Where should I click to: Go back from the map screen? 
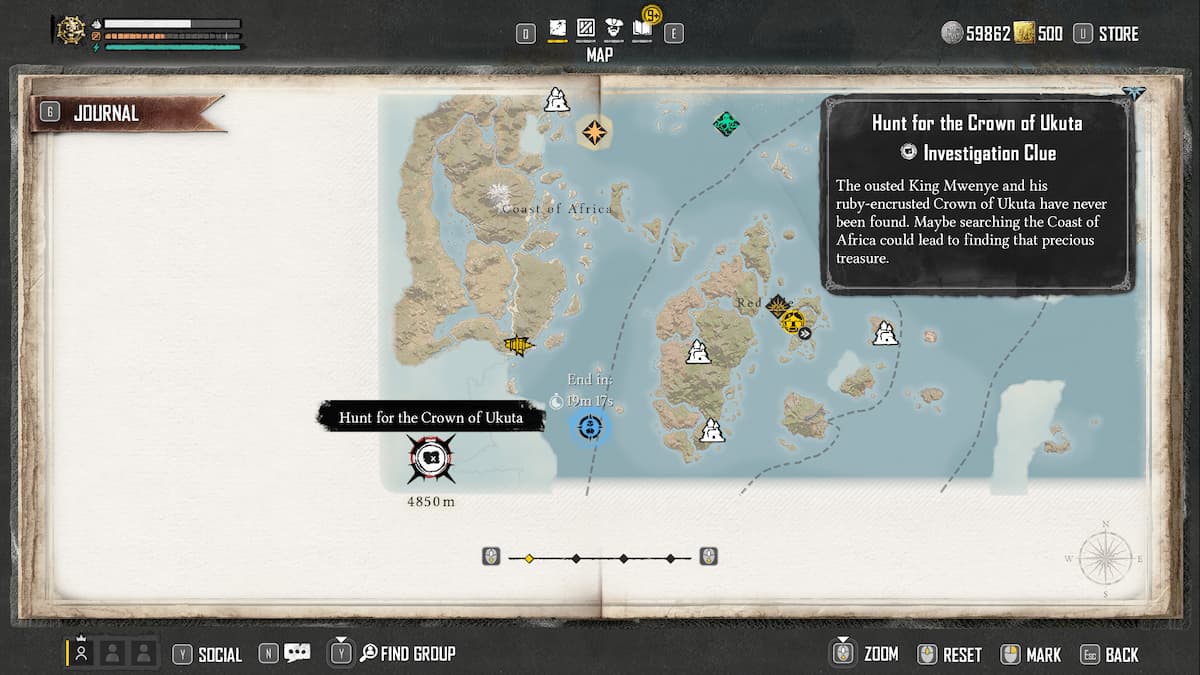(x=1121, y=655)
